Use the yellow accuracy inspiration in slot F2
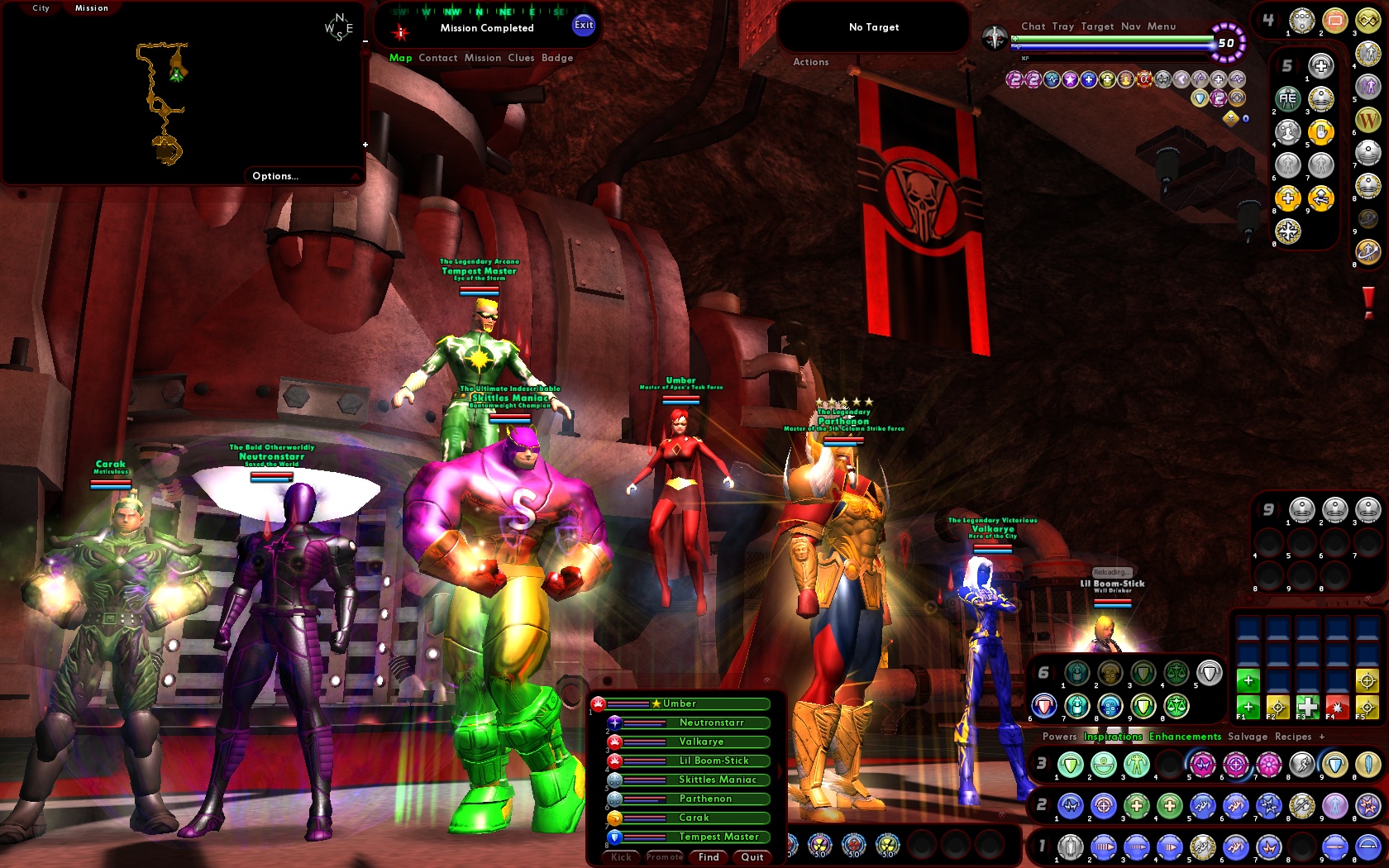The image size is (1389, 868). click(1278, 708)
